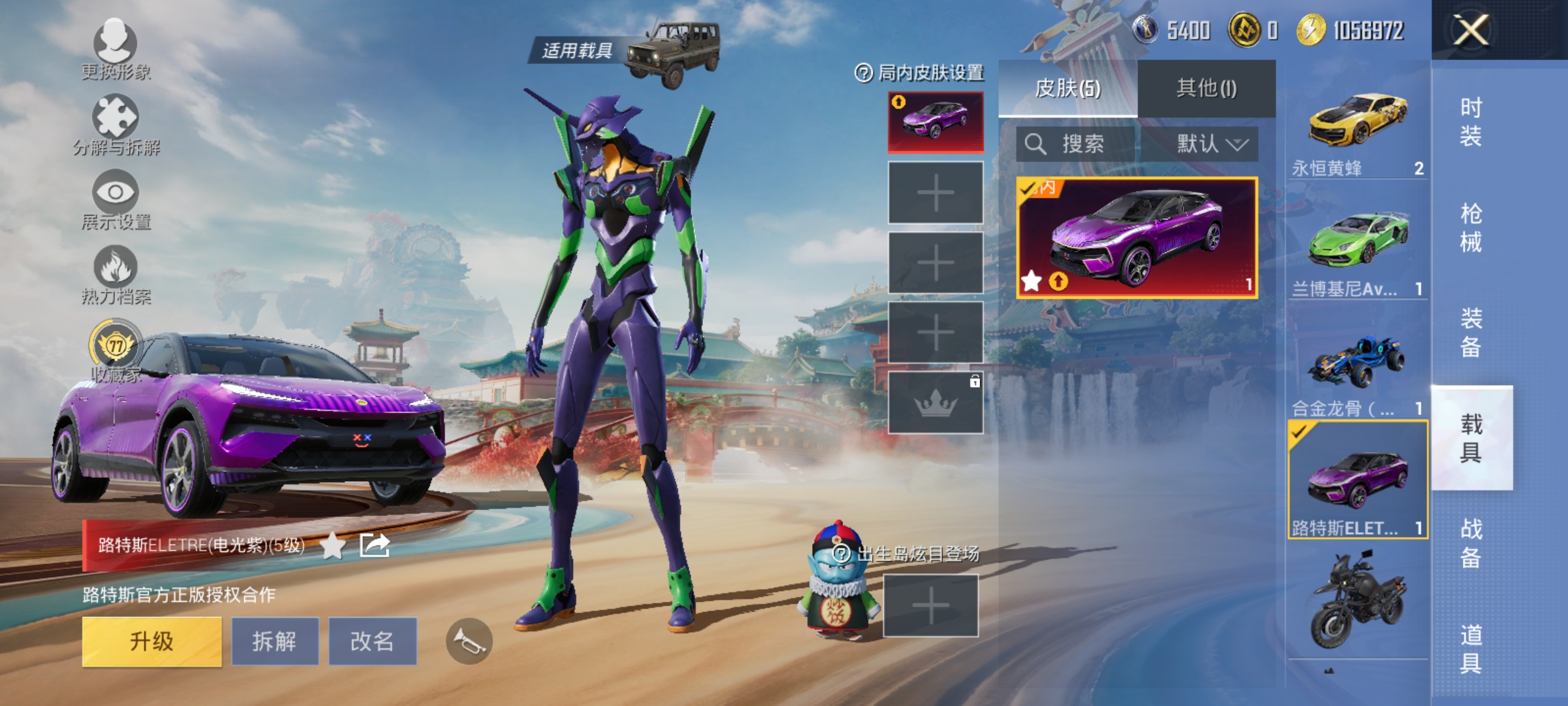Screen dimensions: 1568x706
Task: Open 分解与拆解 puzzle piece menu
Action: (x=116, y=124)
